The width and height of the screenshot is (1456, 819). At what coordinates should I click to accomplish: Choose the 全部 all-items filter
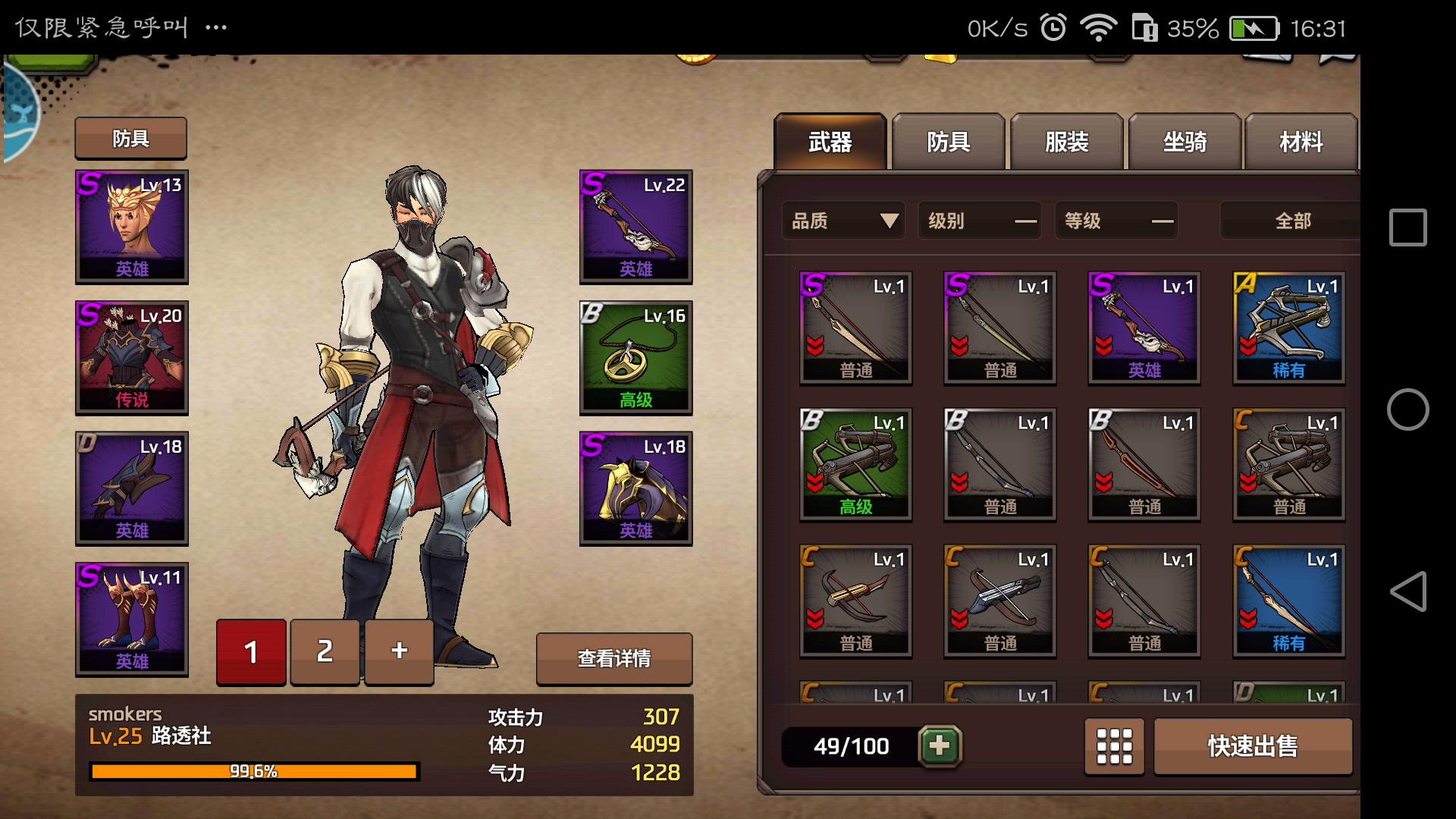(1292, 221)
